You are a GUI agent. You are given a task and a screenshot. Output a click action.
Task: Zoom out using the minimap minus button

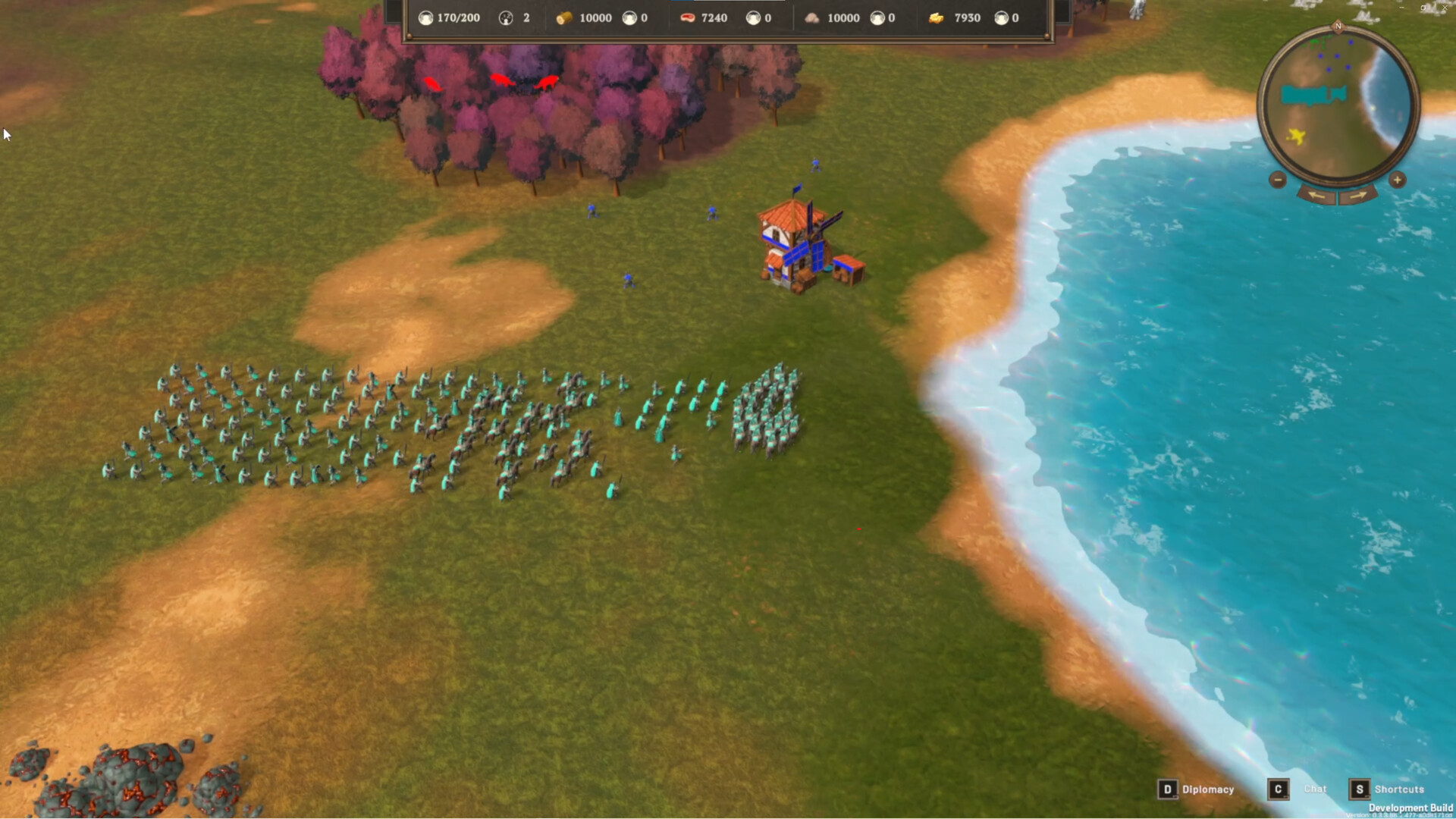point(1278,180)
